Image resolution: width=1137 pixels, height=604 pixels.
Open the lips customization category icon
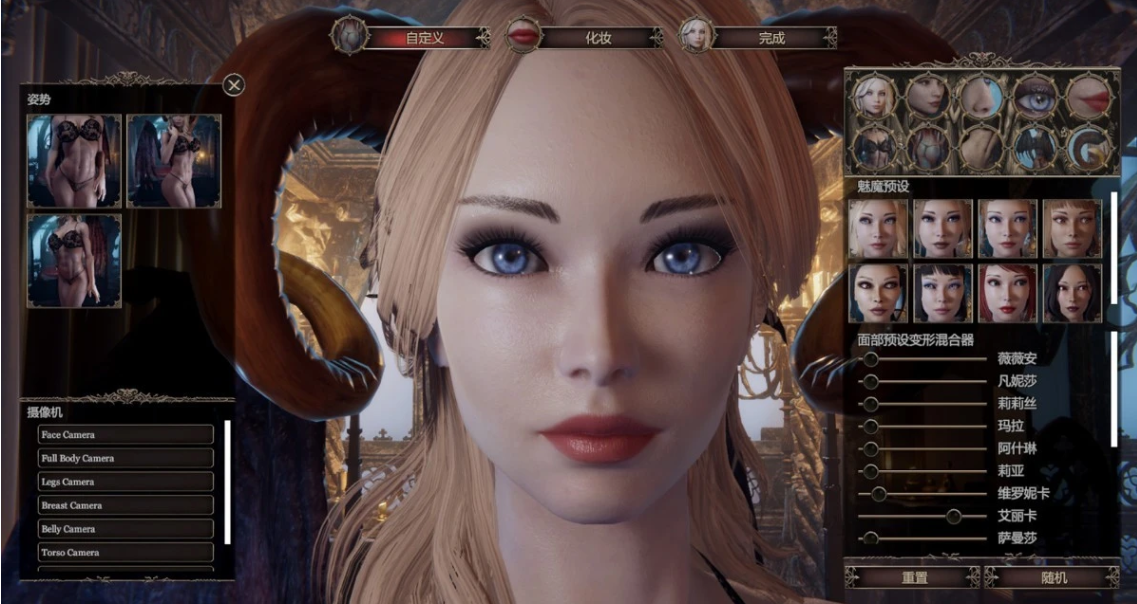click(1090, 97)
